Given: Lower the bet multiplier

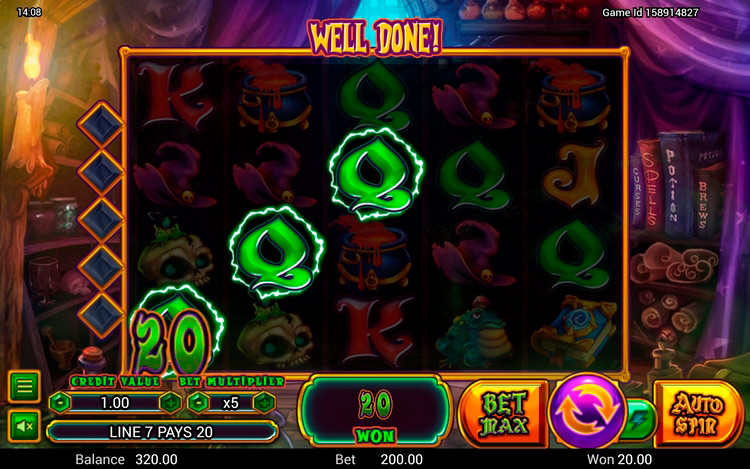Looking at the screenshot, I should pos(197,403).
